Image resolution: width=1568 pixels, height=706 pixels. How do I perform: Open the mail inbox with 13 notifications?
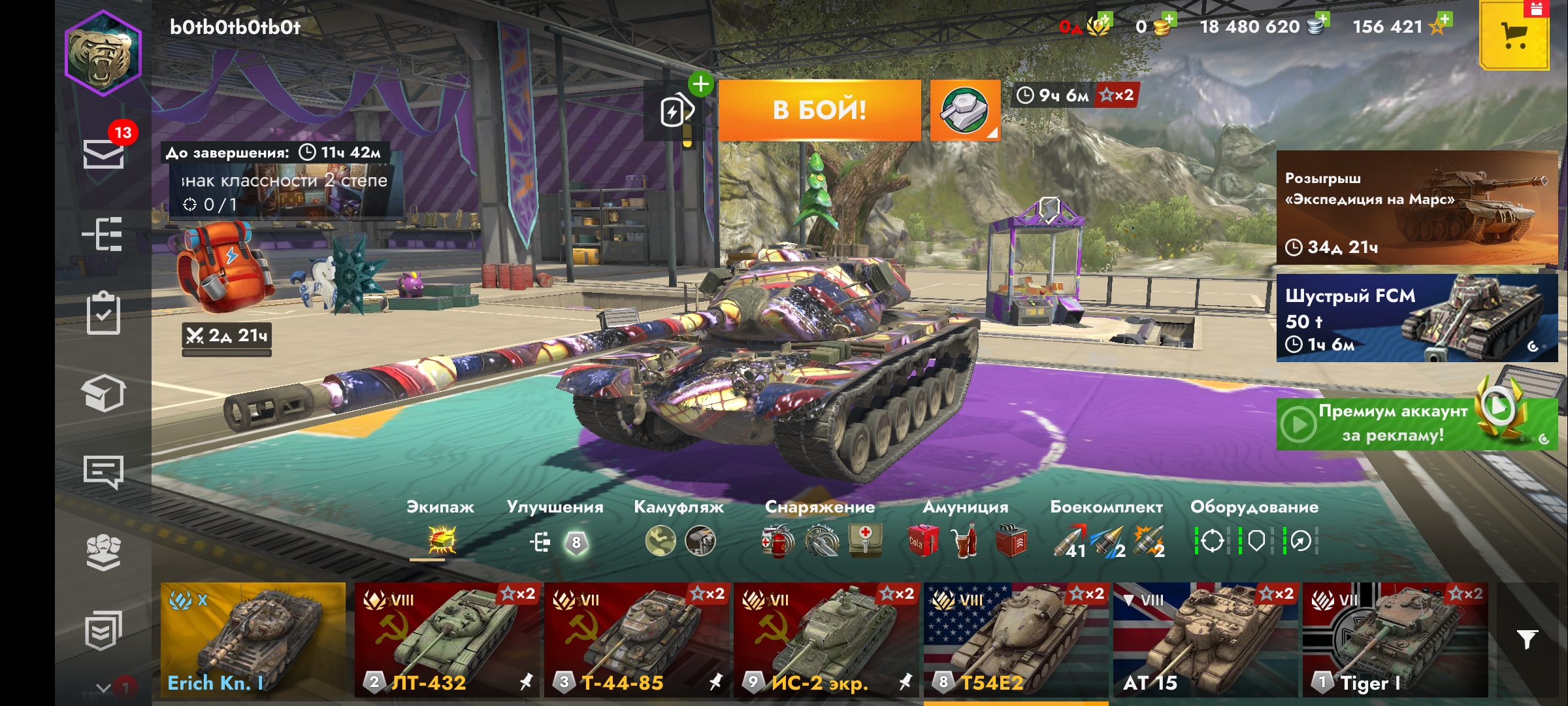click(103, 153)
